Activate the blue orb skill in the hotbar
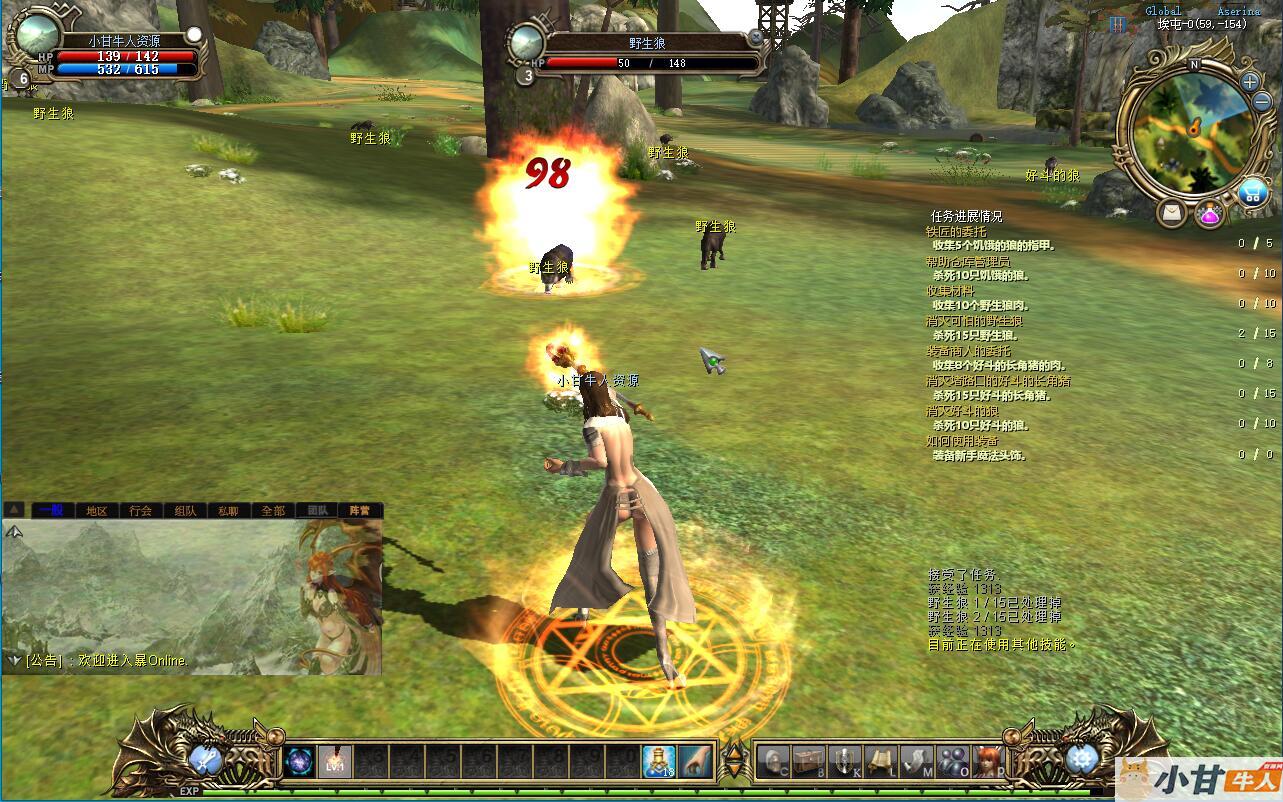1283x802 pixels. click(299, 762)
